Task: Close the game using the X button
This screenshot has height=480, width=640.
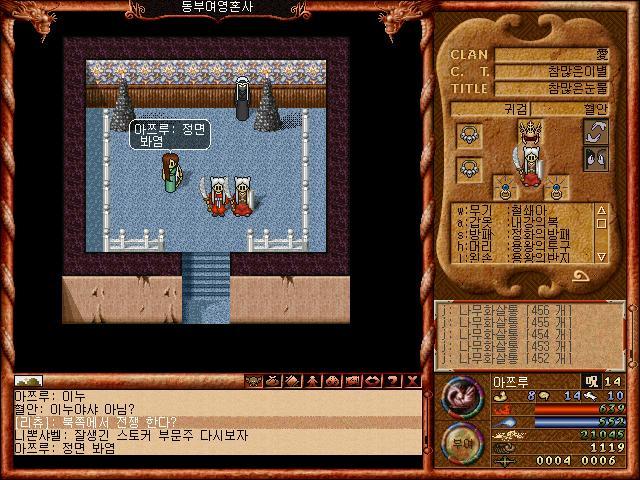Action: 413,381
